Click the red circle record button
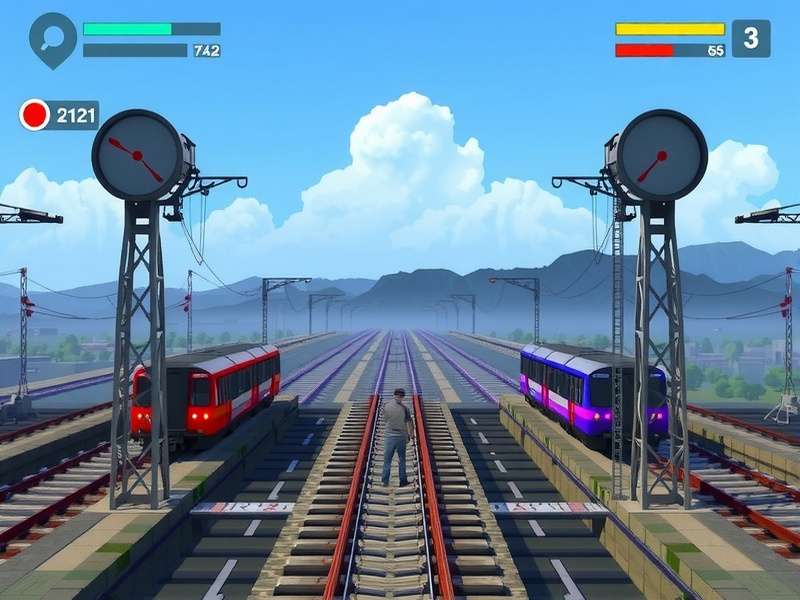 click(x=35, y=115)
